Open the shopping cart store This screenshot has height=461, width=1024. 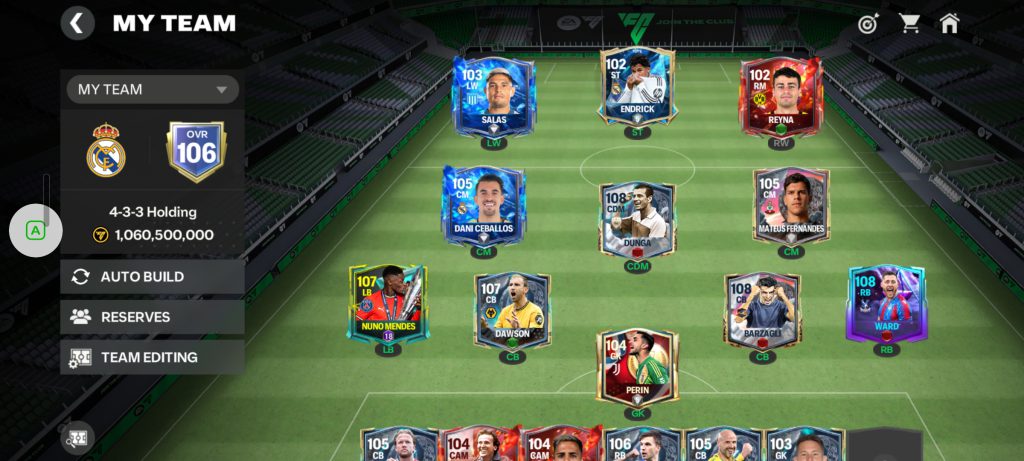[909, 23]
